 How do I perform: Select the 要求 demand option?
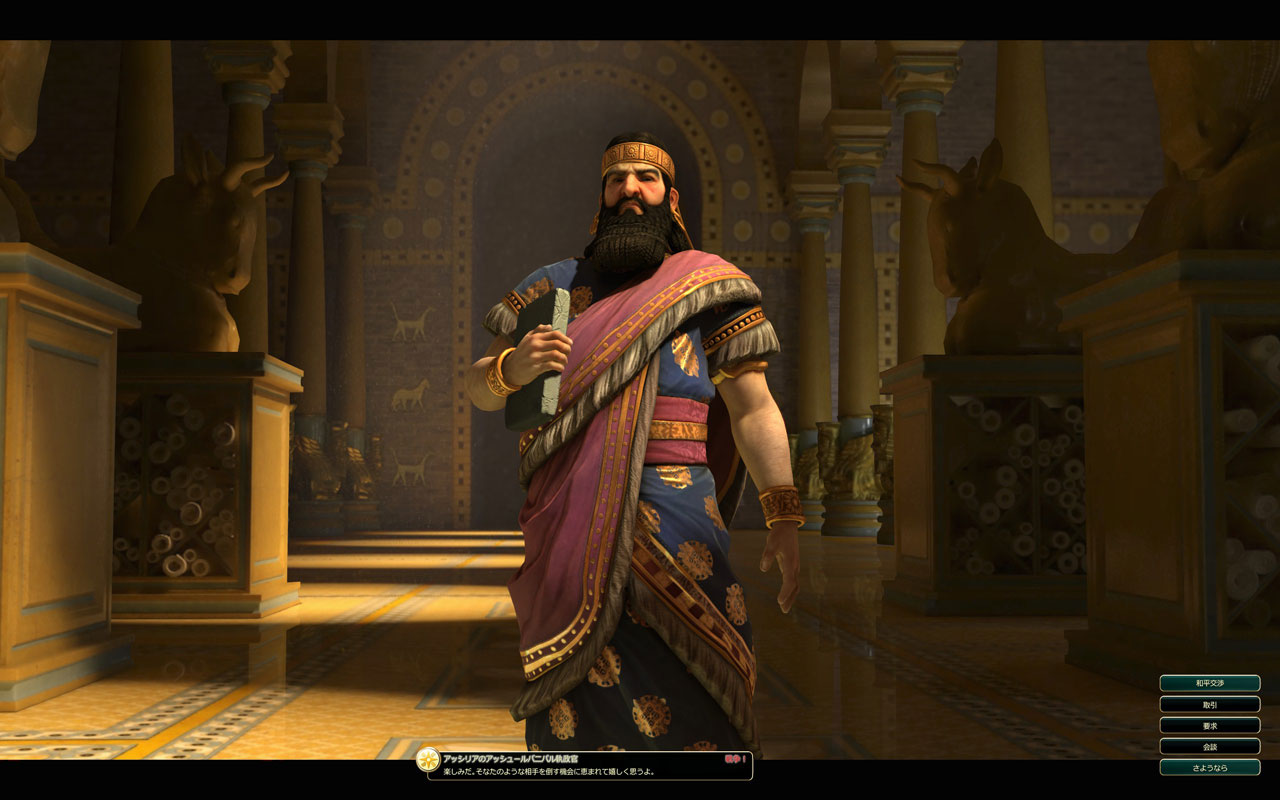pos(1209,725)
